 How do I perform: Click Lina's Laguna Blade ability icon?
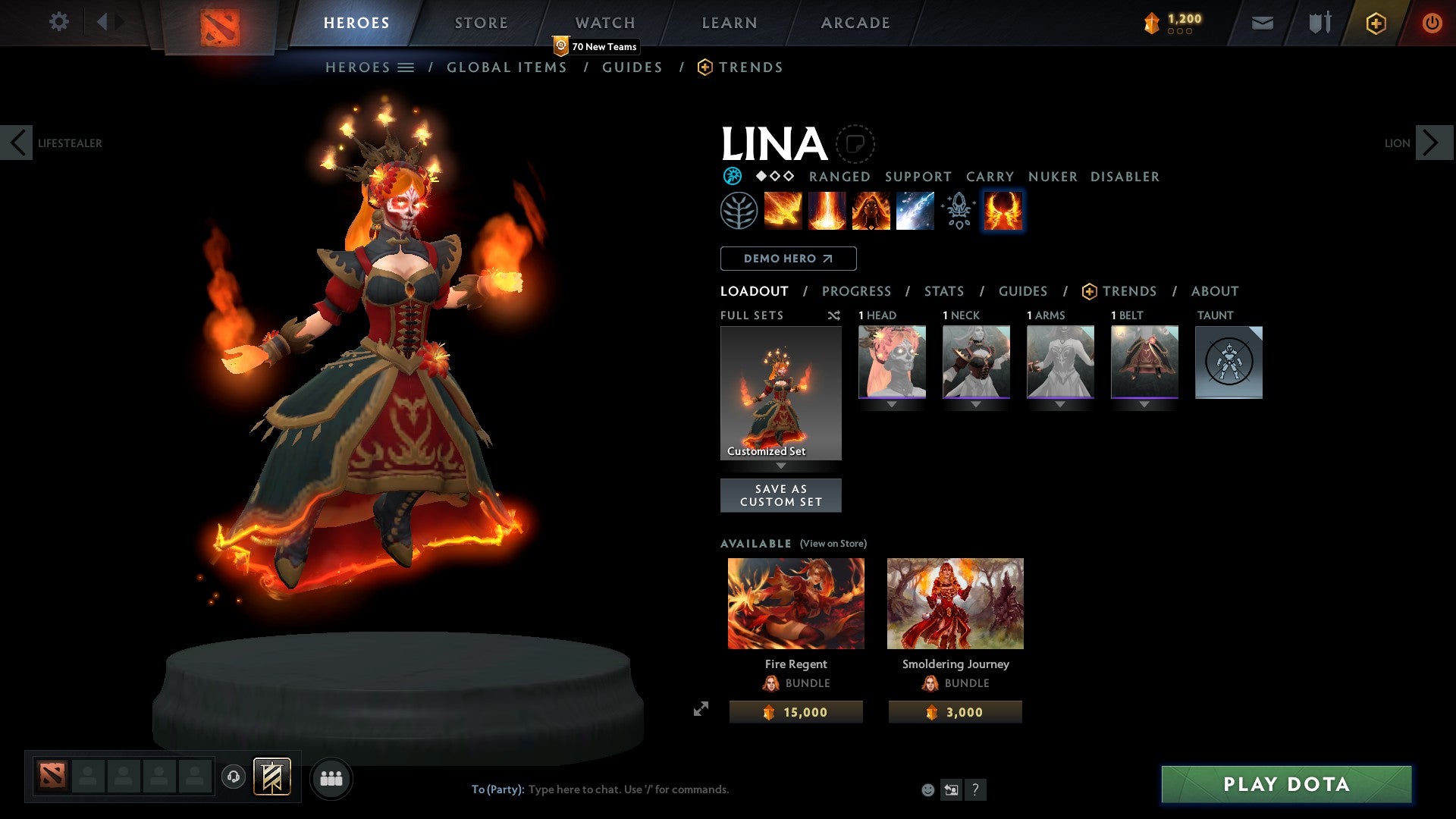tap(915, 210)
